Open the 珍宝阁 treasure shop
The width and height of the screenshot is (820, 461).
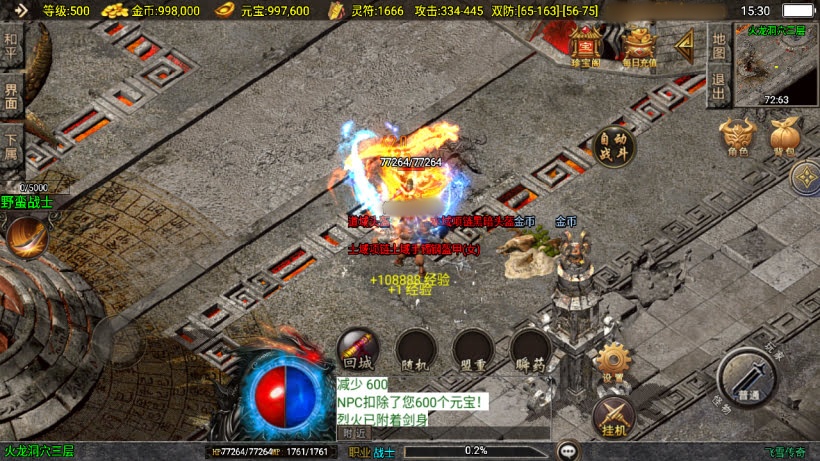pyautogui.click(x=586, y=47)
